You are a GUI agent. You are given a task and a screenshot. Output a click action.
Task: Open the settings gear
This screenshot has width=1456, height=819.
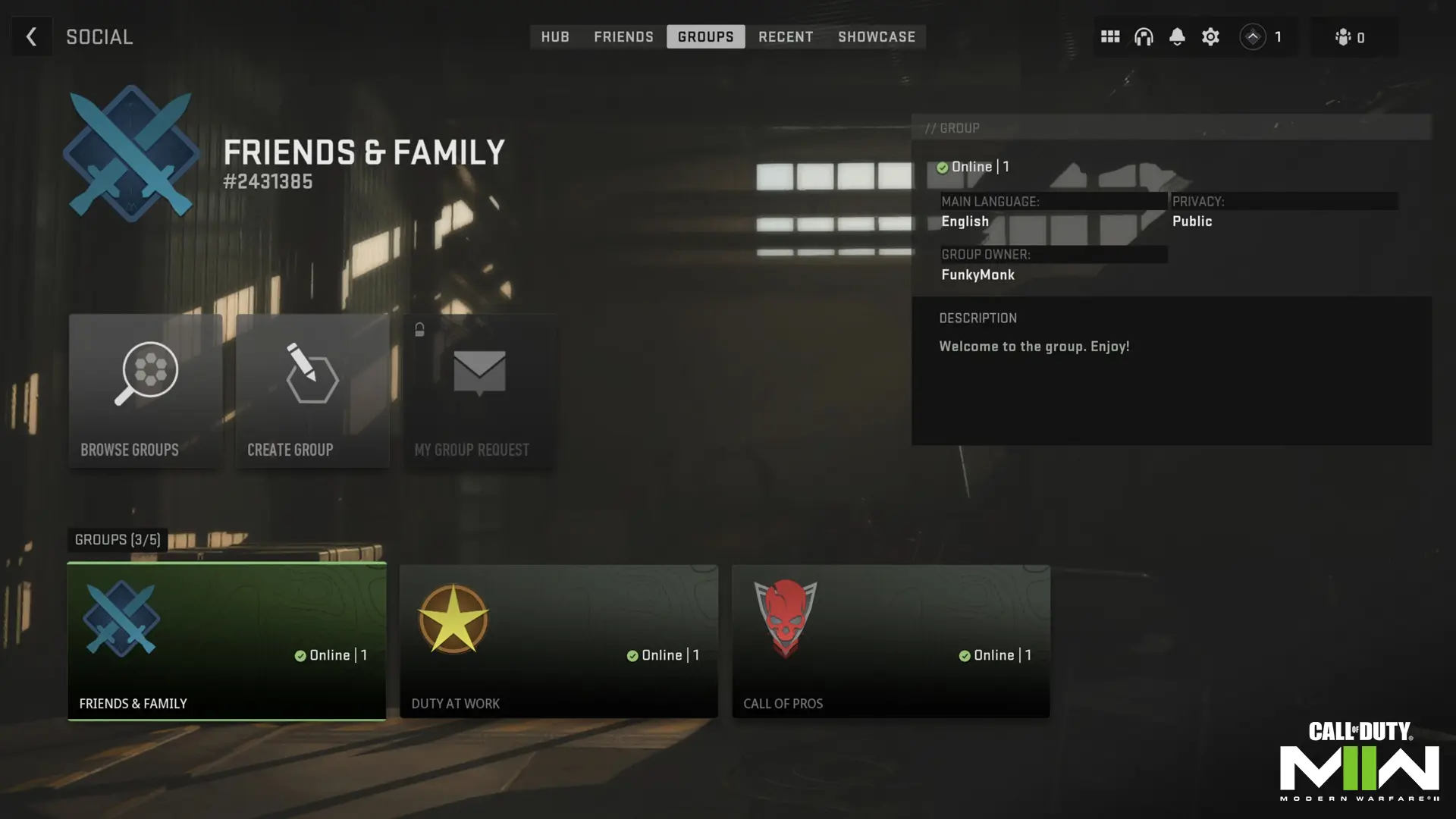click(x=1210, y=36)
